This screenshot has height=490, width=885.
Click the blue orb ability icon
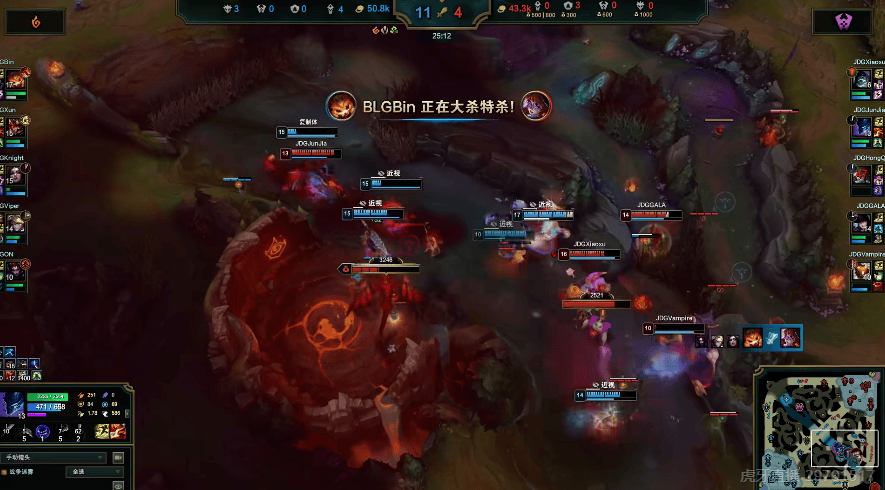[x=43, y=431]
